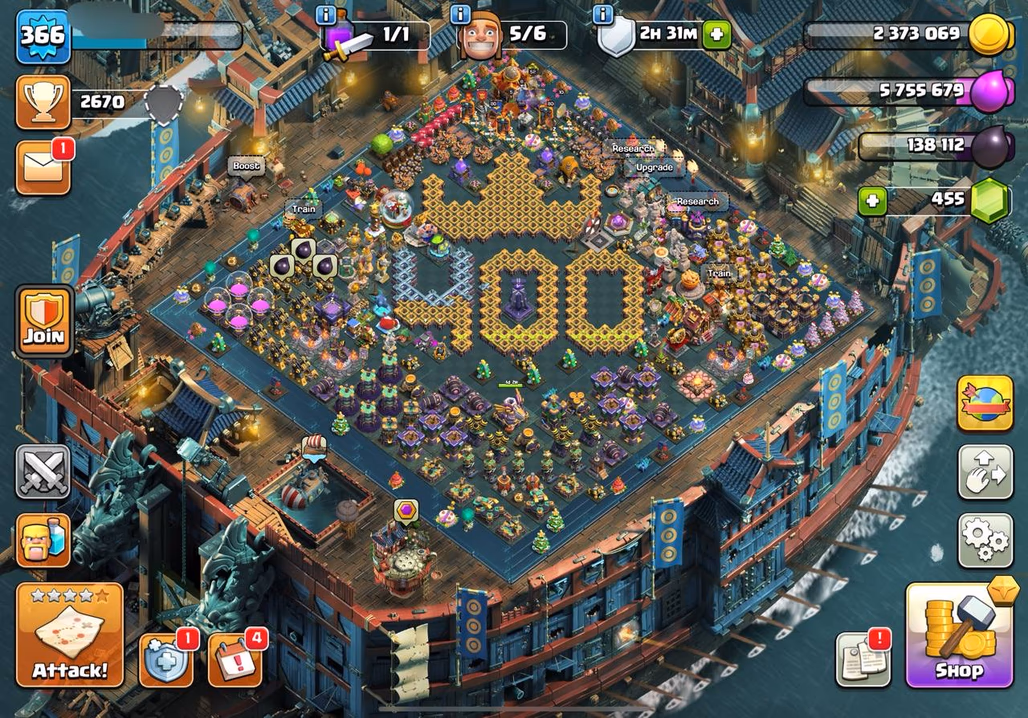Open the layout editor arrows button

(985, 472)
